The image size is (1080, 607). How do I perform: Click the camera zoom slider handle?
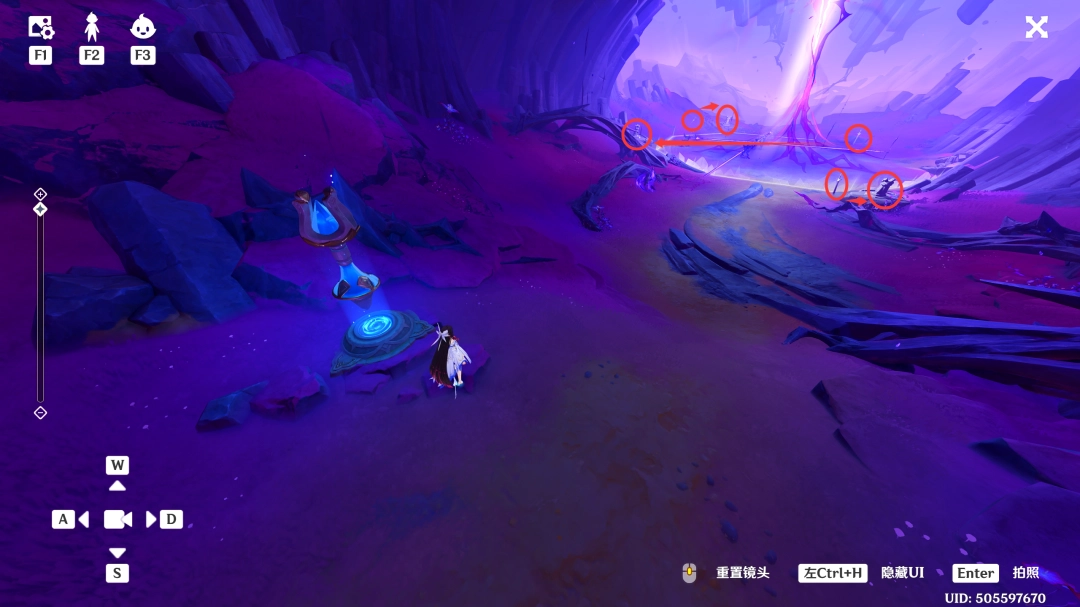40,209
